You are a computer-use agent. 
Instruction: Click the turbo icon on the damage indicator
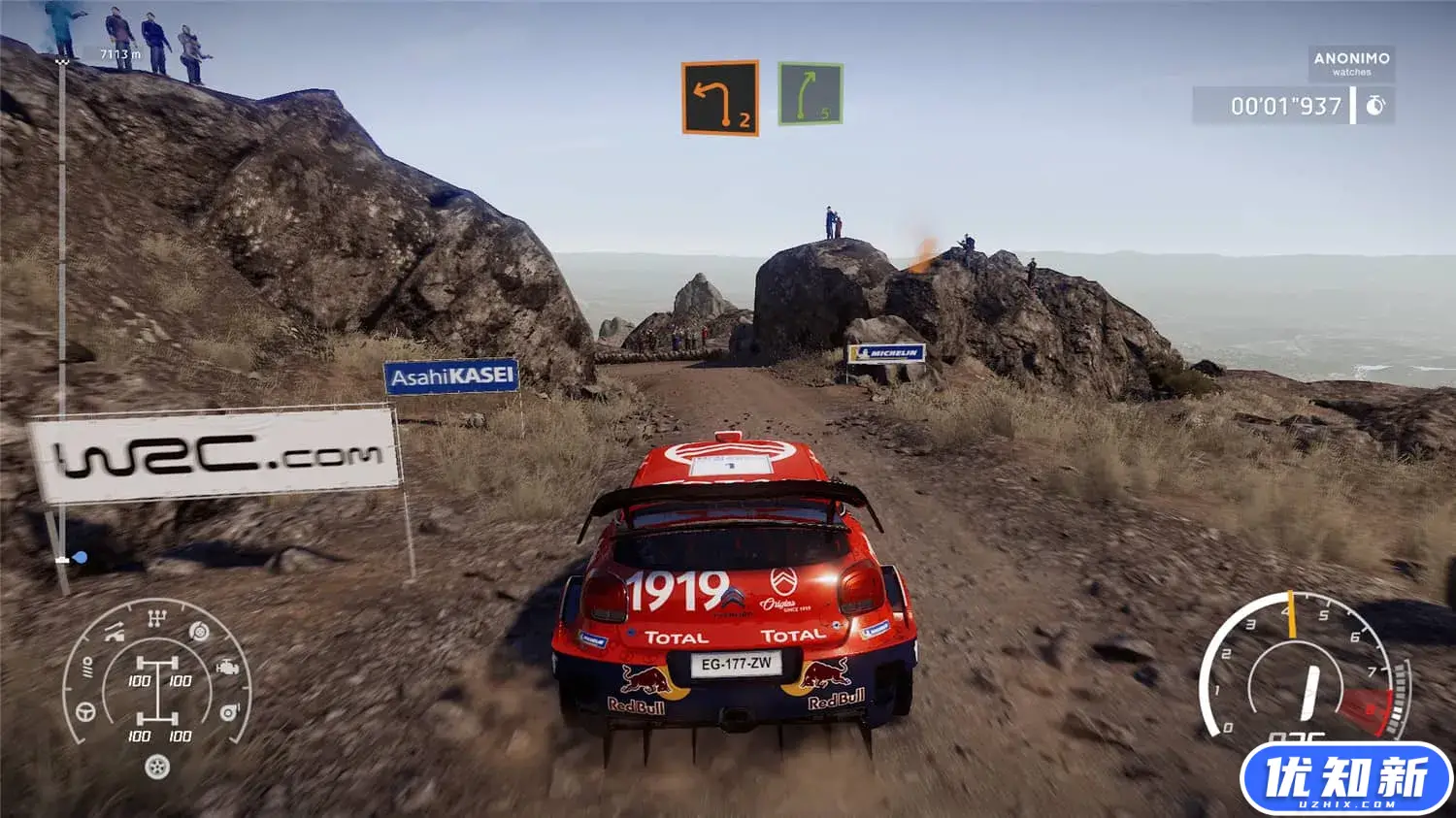[229, 711]
